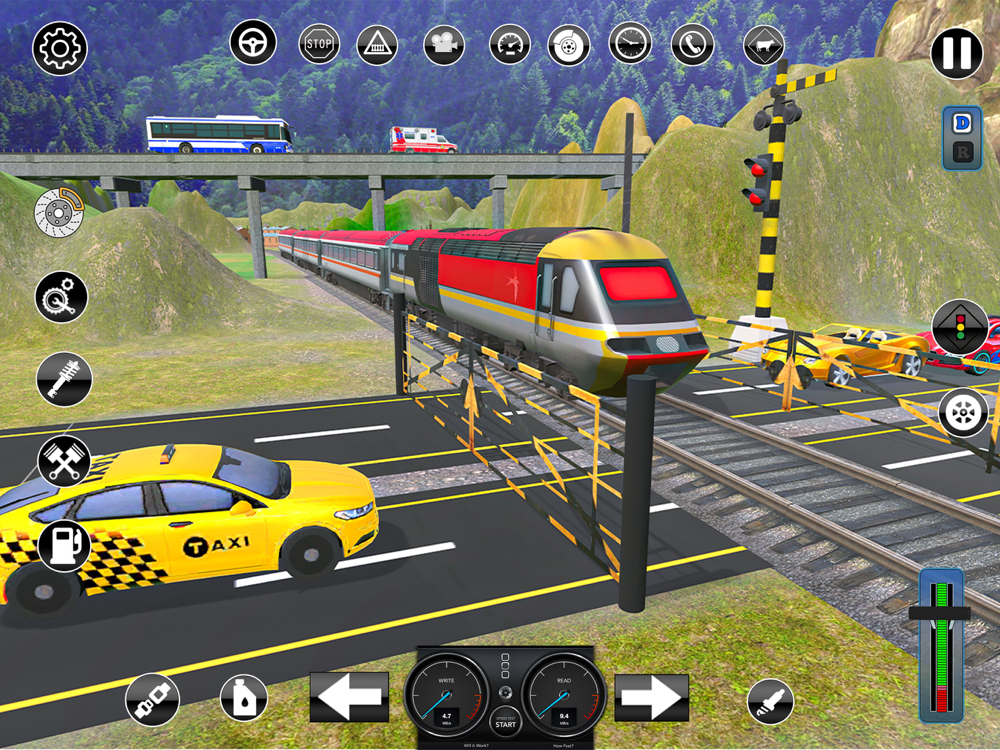The image size is (1000, 750).
Task: Shift gear to R (reverse)
Action: pyautogui.click(x=962, y=152)
